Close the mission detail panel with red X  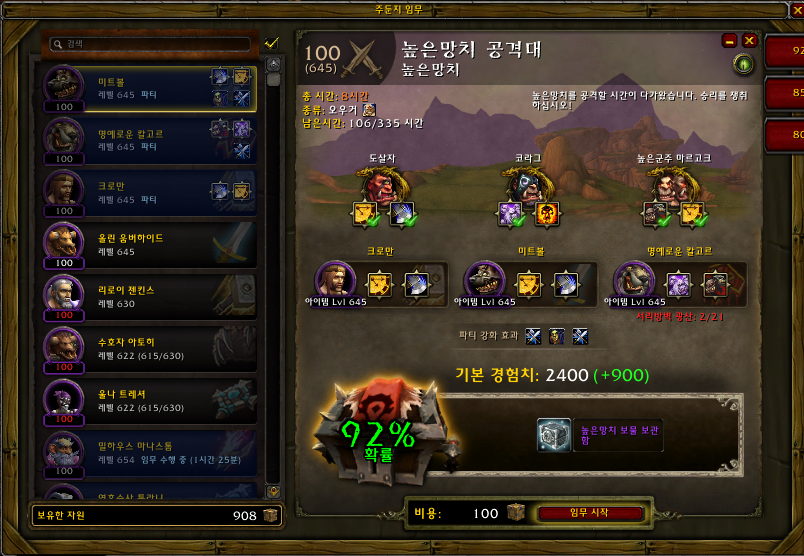749,41
